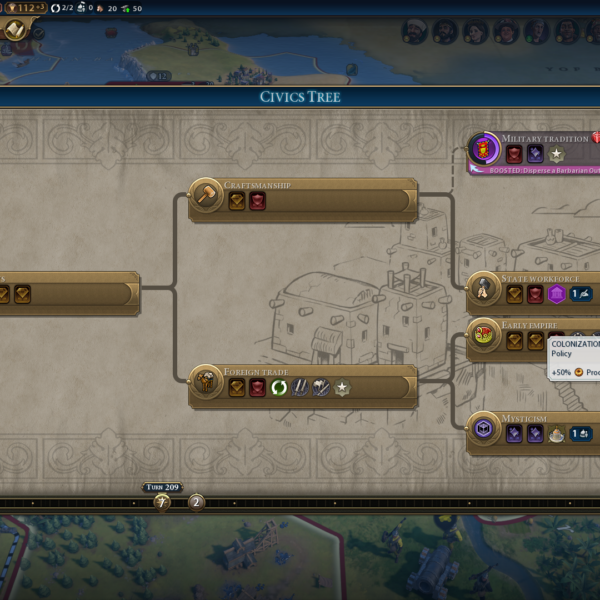
Task: Click the era marker numbered 1 on timeline
Action: tap(162, 502)
